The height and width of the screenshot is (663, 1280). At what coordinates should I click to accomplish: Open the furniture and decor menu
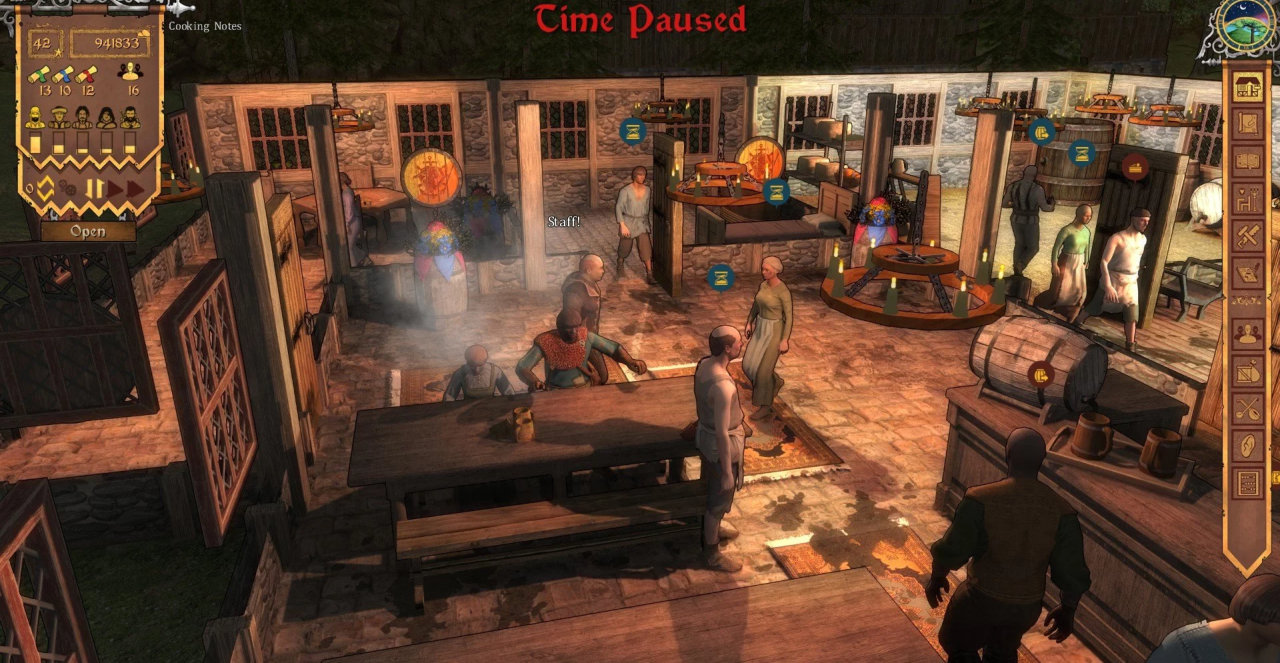coord(1247,197)
